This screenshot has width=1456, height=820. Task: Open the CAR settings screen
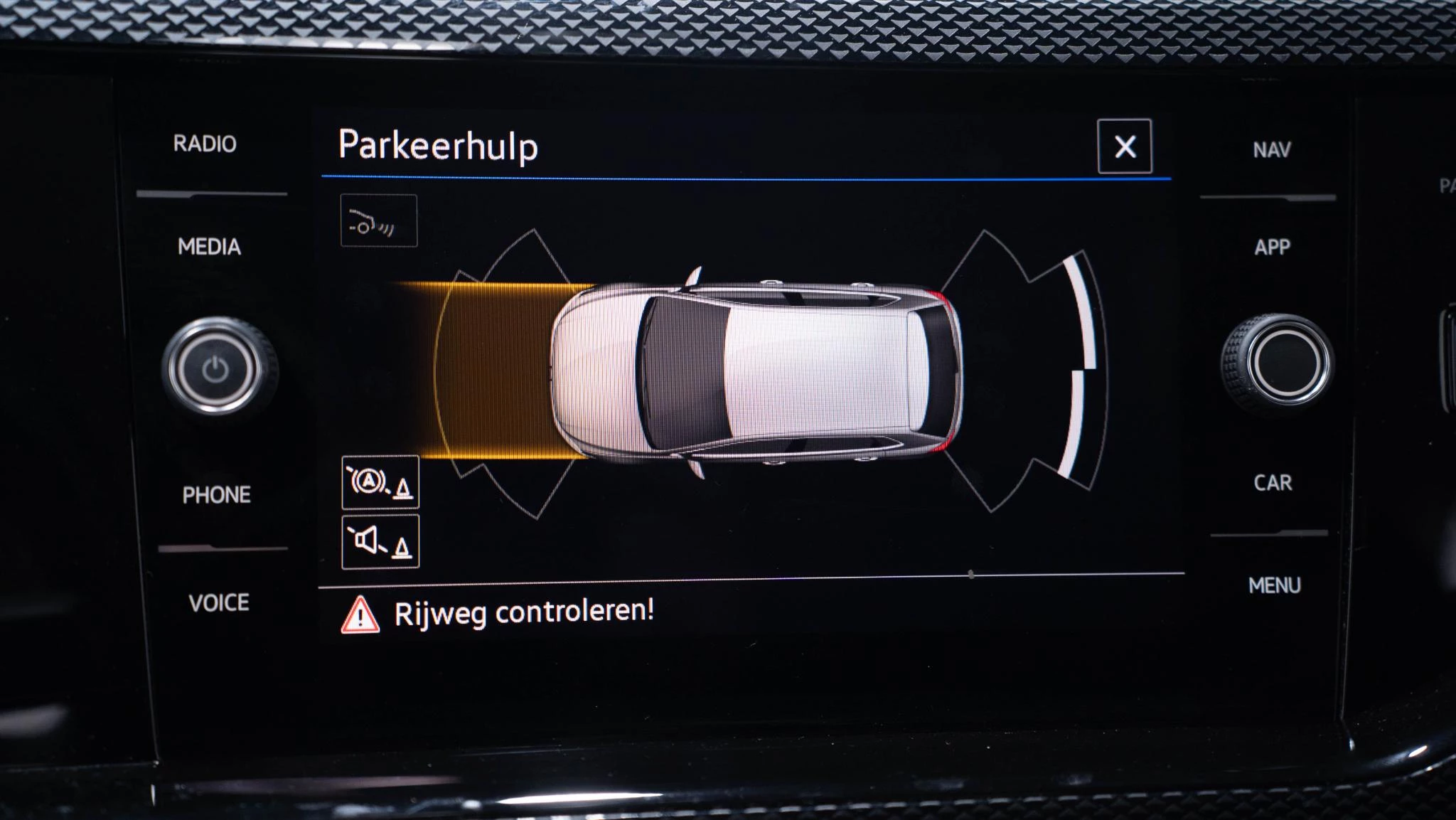pyautogui.click(x=1273, y=484)
